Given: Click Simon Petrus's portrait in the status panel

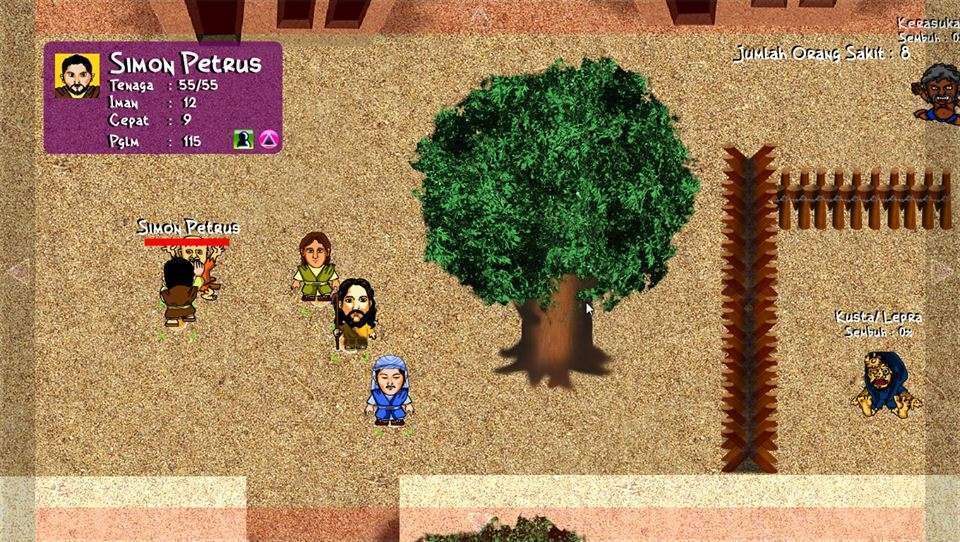Looking at the screenshot, I should (x=76, y=75).
